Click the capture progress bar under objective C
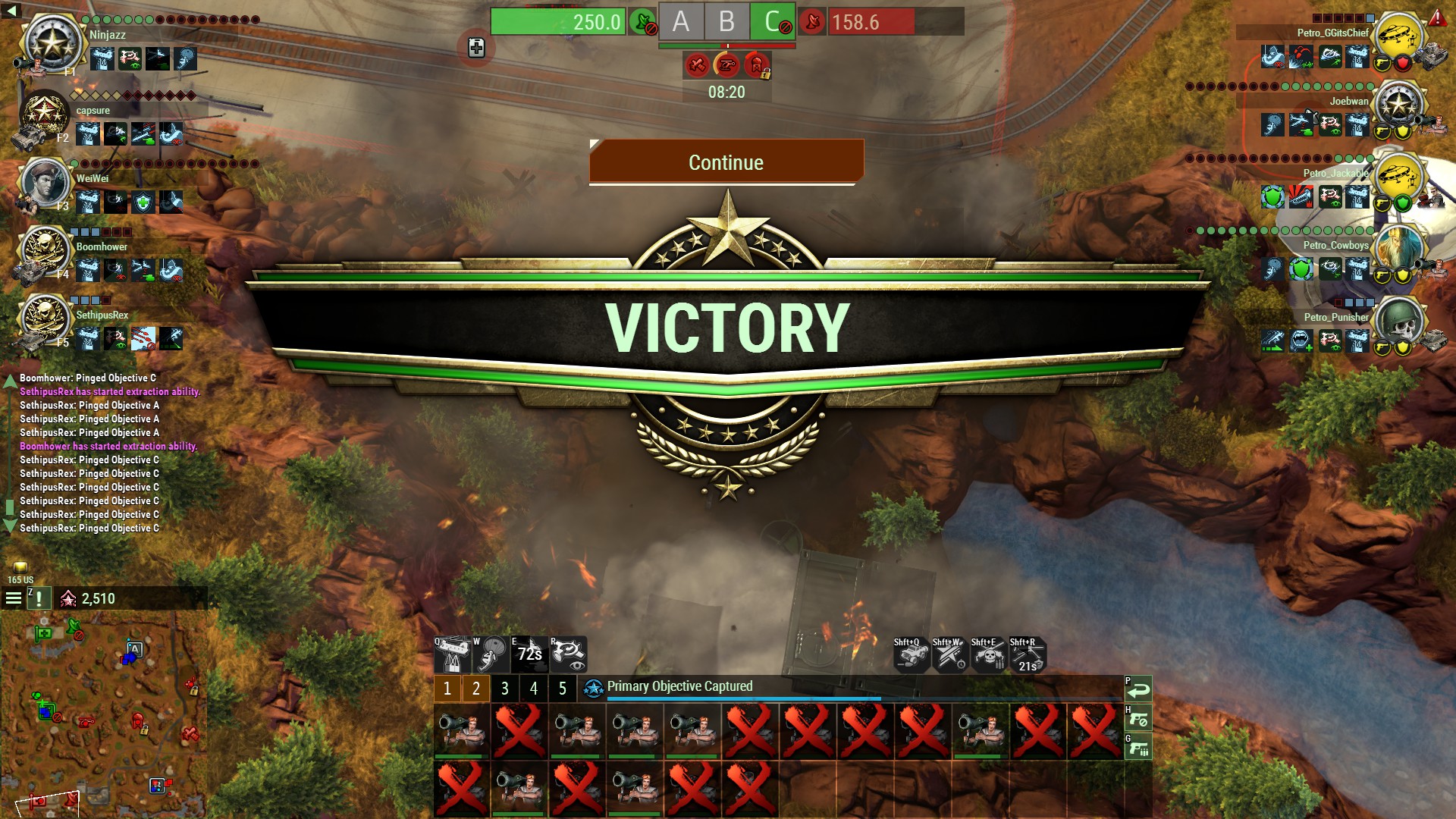 tap(772, 45)
